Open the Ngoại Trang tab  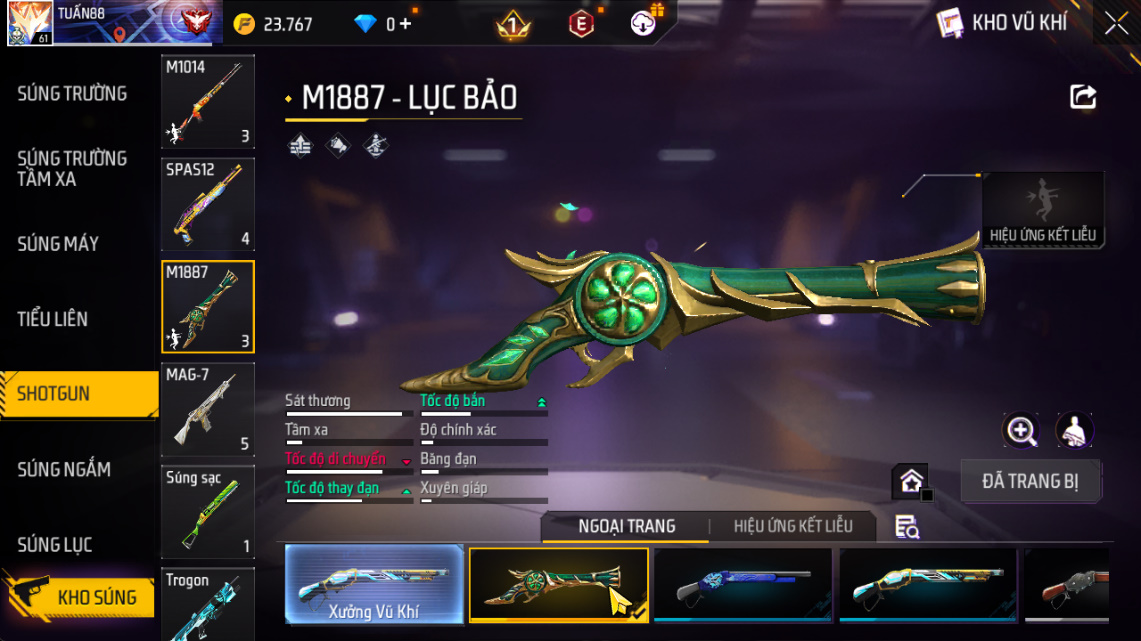coord(627,526)
